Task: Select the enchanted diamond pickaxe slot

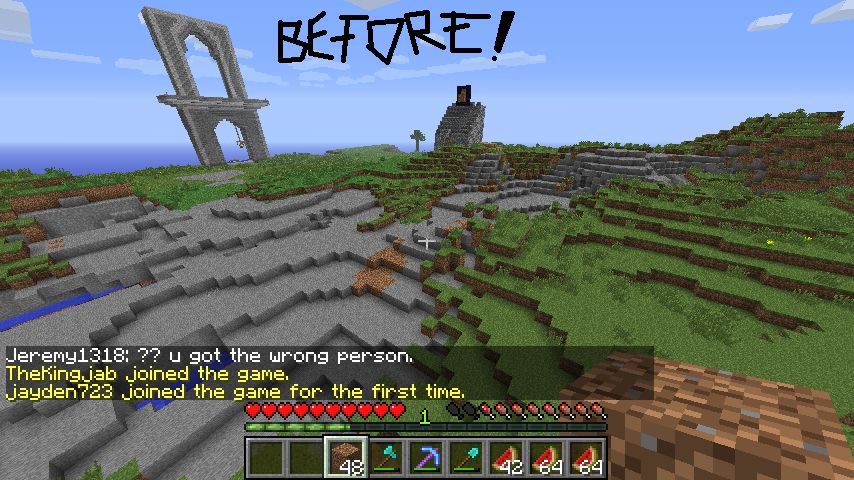Action: (x=426, y=457)
